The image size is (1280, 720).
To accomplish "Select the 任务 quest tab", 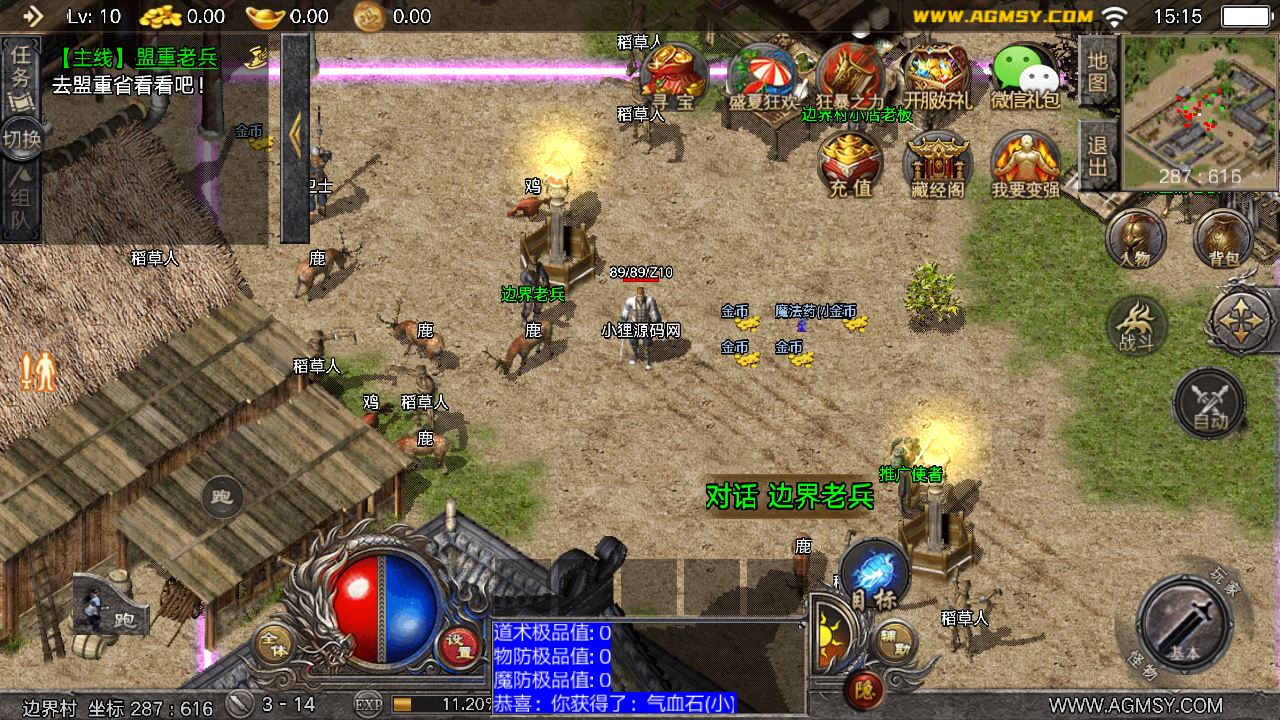I will pos(20,78).
